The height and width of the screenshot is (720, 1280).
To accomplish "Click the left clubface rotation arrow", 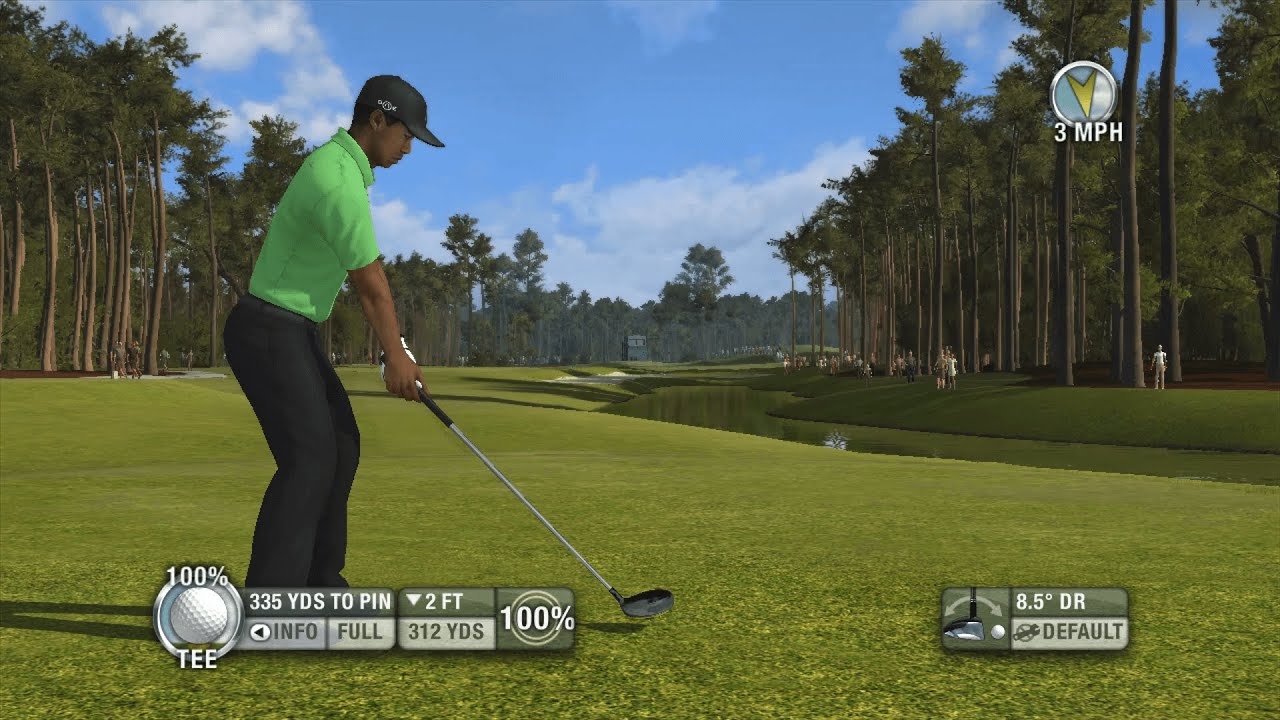I will [950, 608].
